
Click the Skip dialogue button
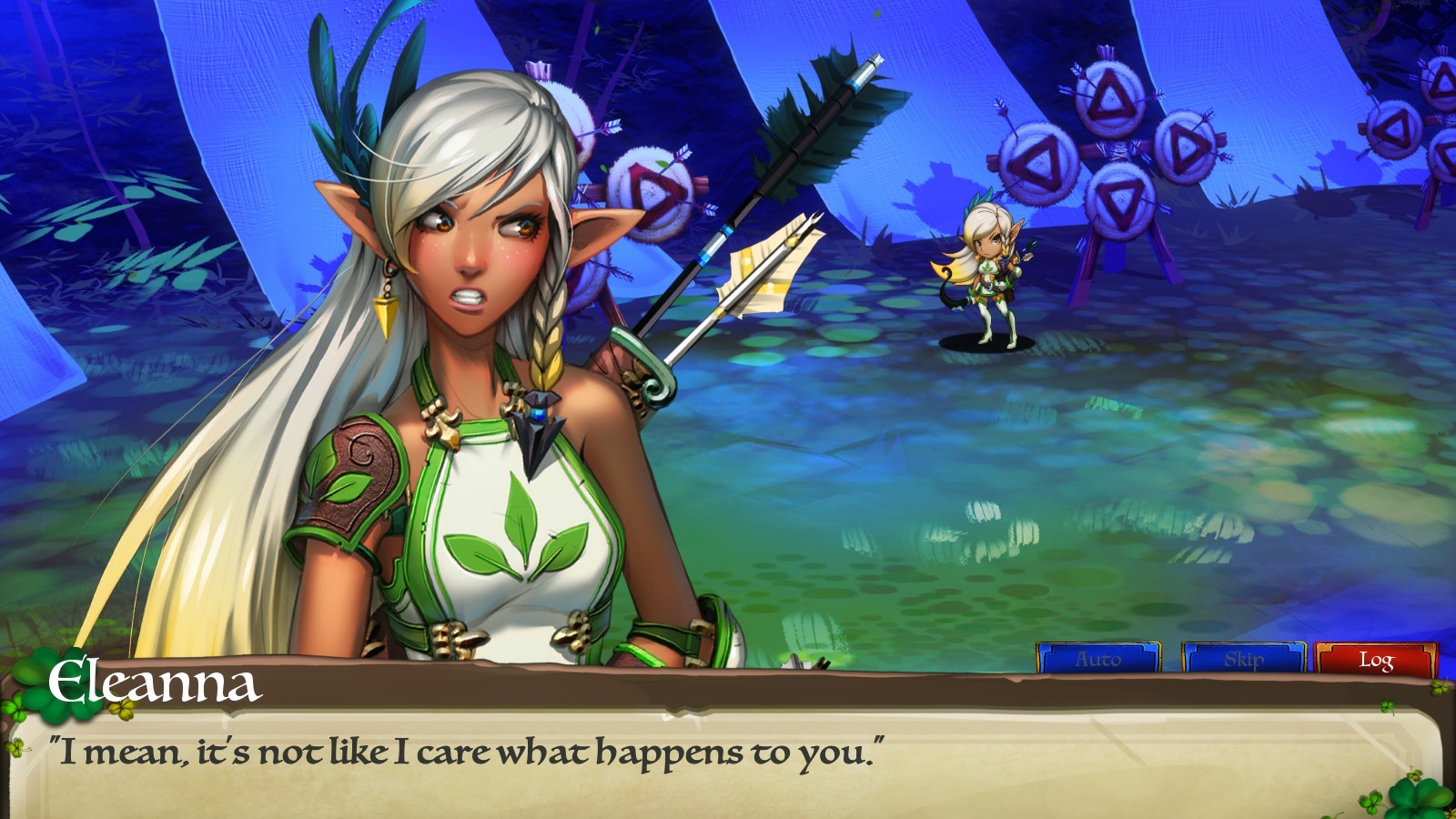tap(1243, 659)
